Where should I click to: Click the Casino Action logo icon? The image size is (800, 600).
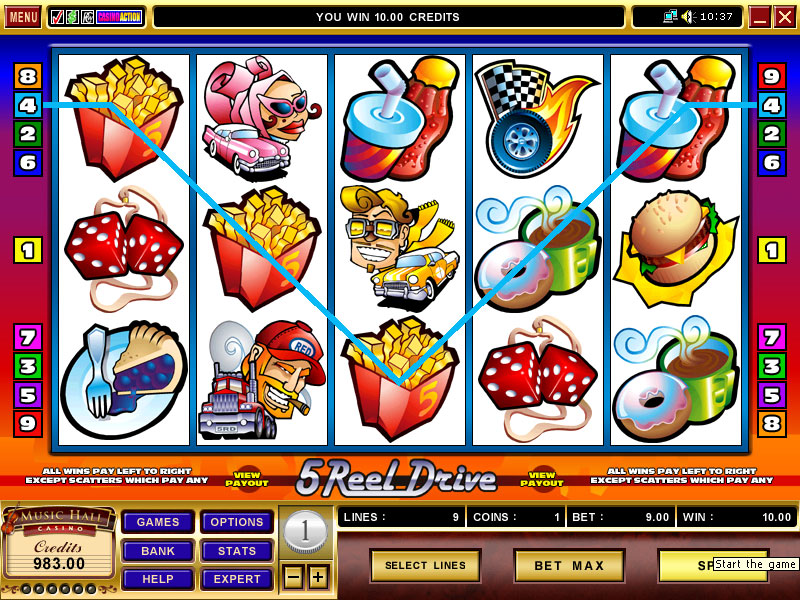click(x=118, y=17)
